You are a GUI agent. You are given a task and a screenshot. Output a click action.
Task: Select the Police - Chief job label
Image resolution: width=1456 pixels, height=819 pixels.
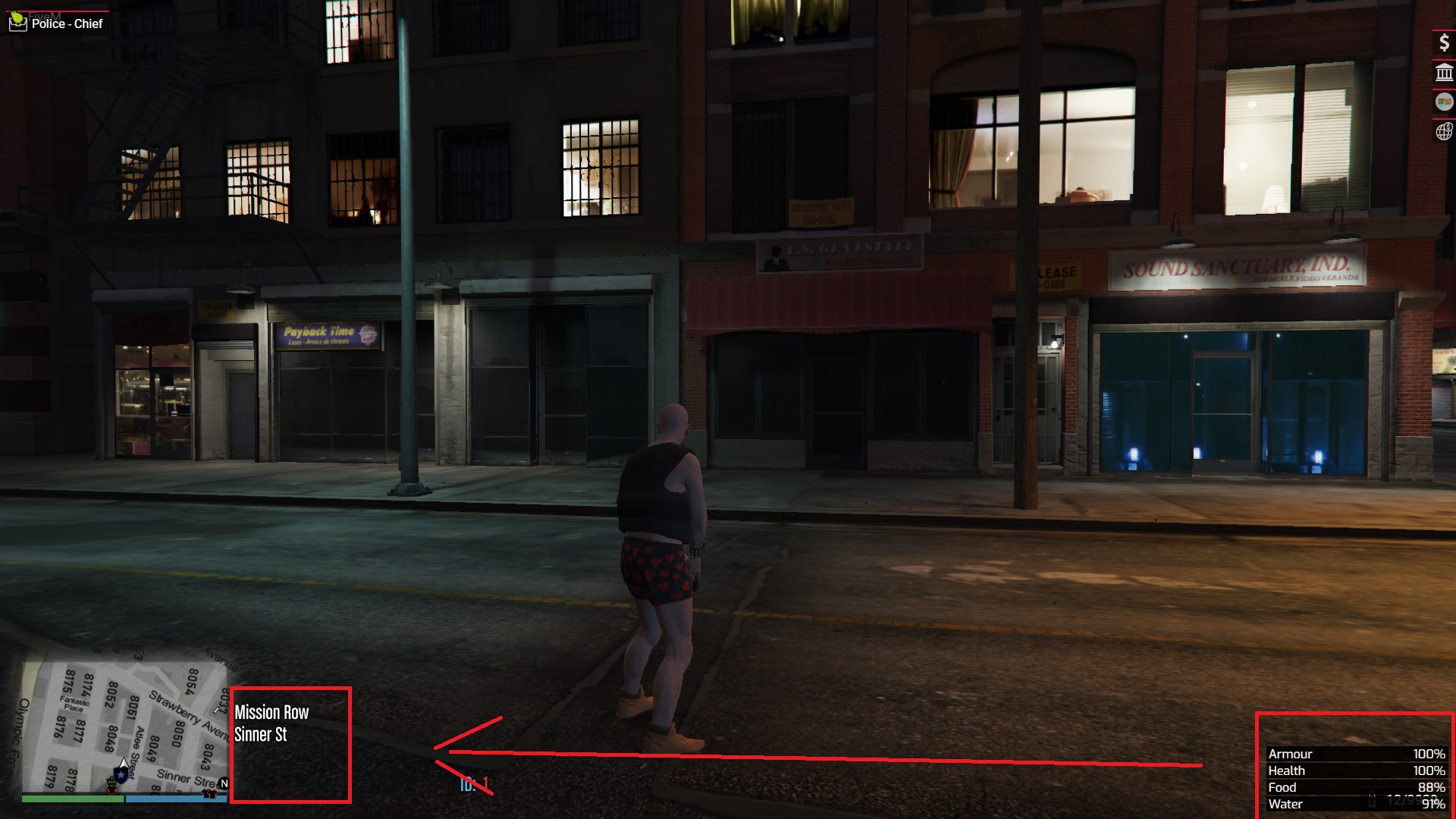[66, 24]
